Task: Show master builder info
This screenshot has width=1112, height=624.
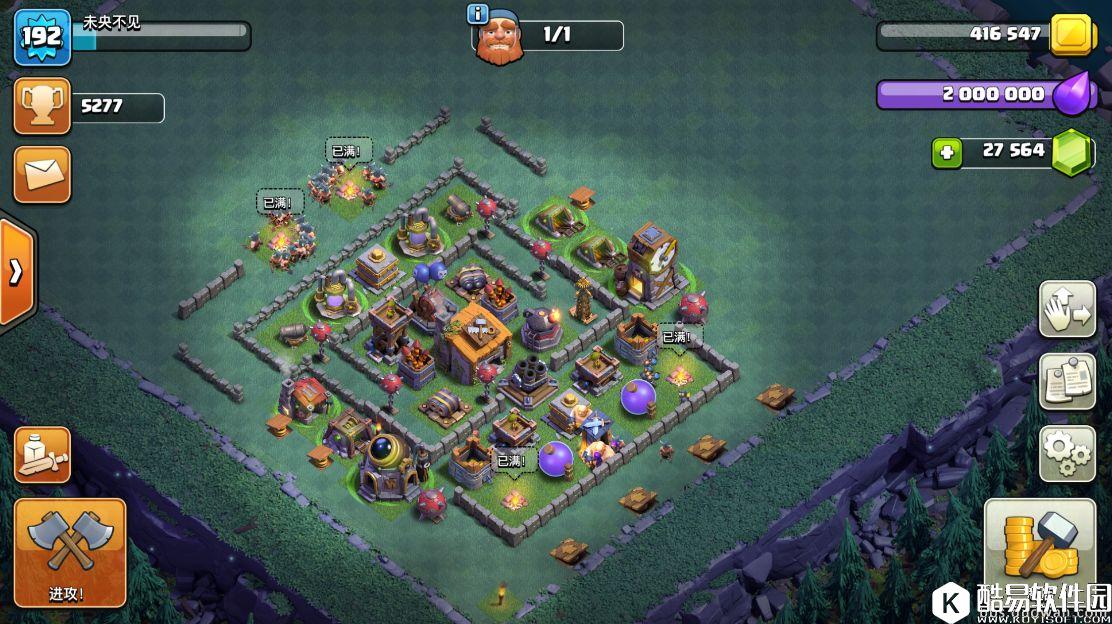Action: pos(478,14)
